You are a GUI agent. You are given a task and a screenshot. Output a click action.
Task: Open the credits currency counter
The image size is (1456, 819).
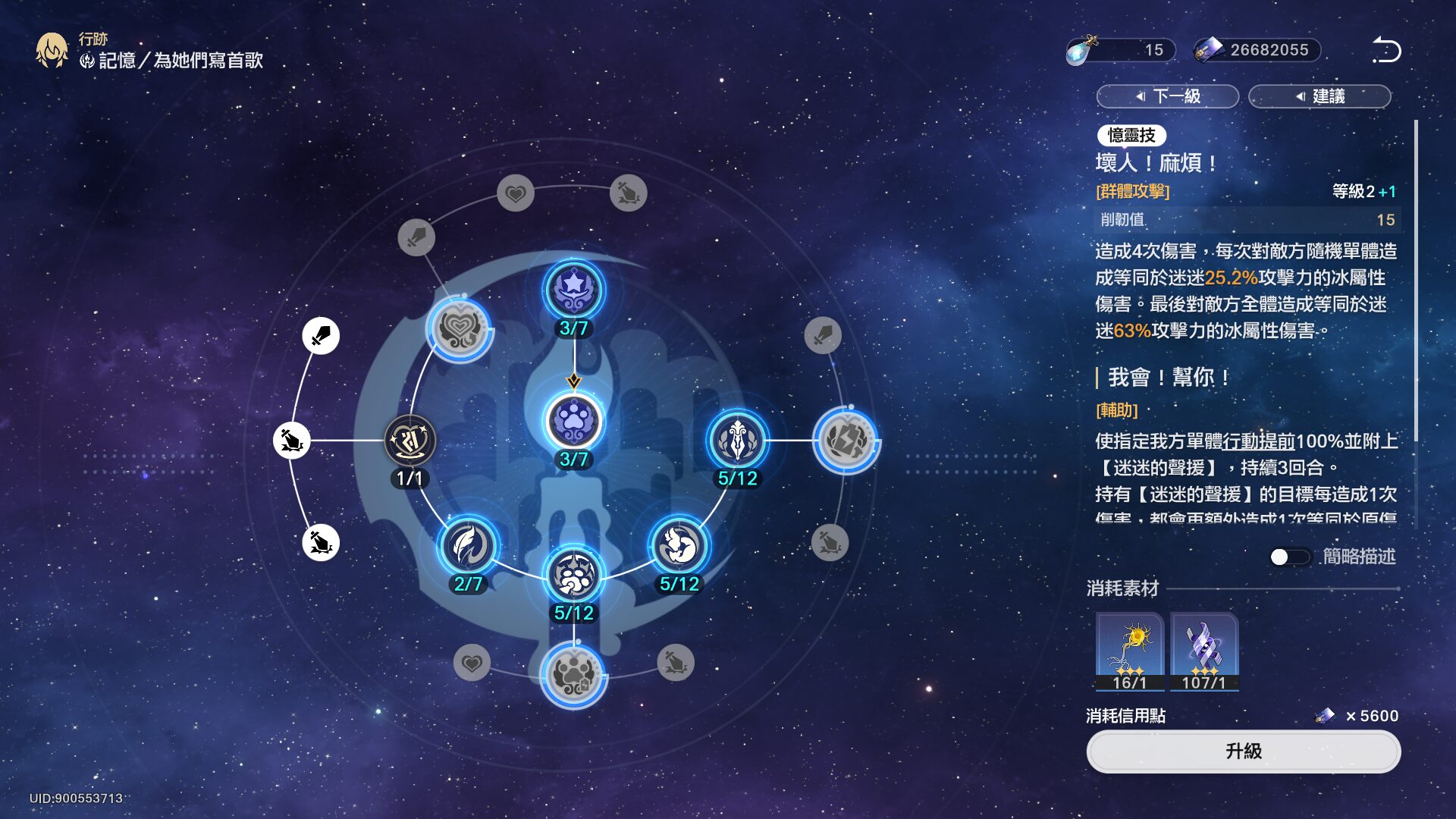[x=1257, y=50]
